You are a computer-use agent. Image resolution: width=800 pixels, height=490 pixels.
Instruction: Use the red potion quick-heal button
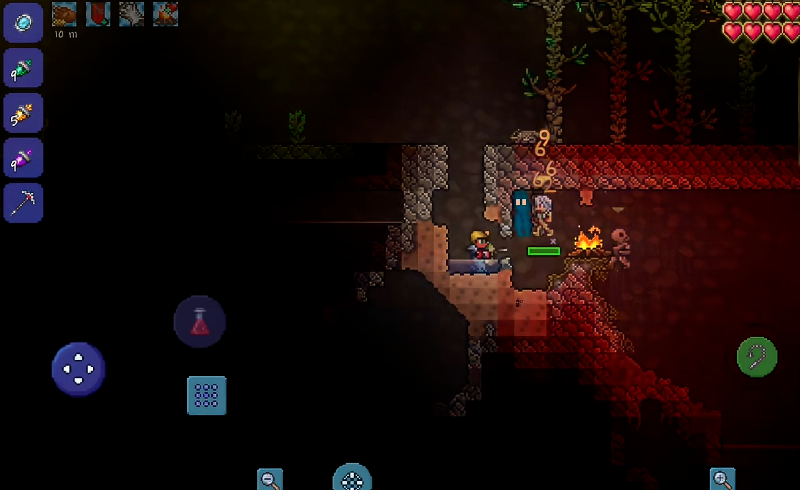coord(199,322)
